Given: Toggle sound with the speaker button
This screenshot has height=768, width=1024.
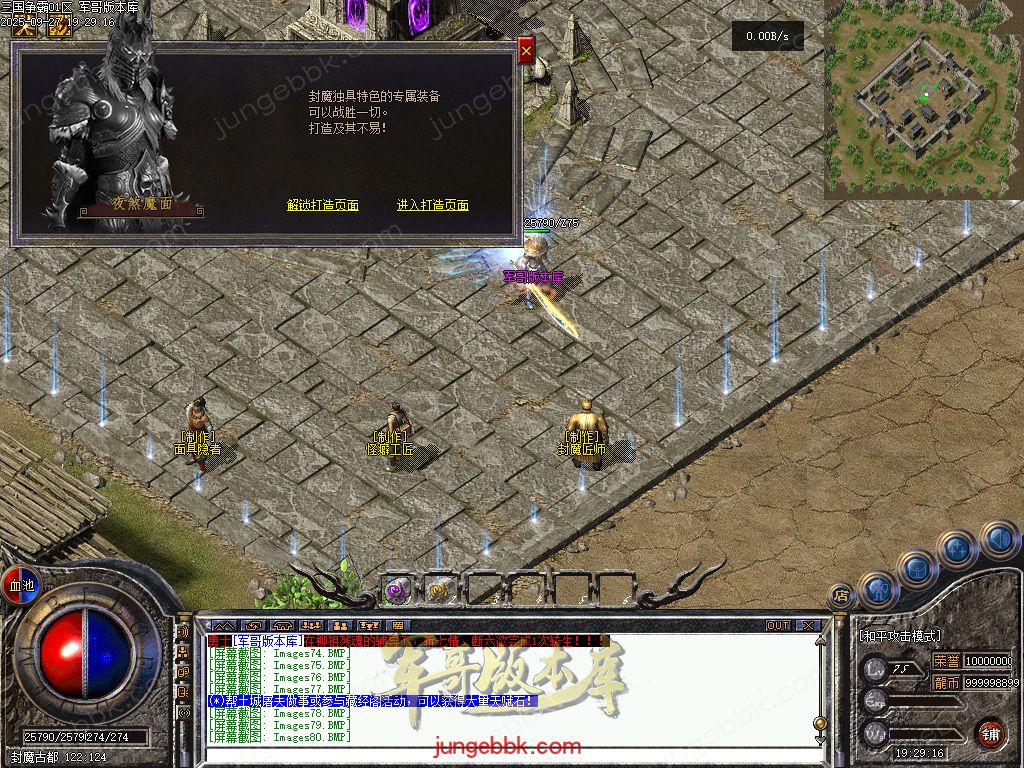Looking at the screenshot, I should 998,540.
